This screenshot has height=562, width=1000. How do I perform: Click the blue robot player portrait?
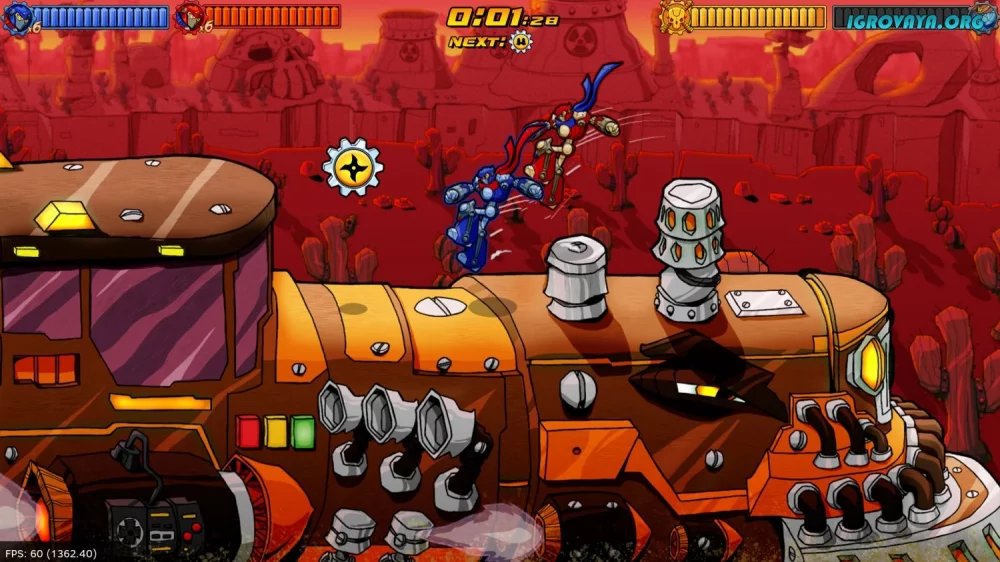point(17,16)
